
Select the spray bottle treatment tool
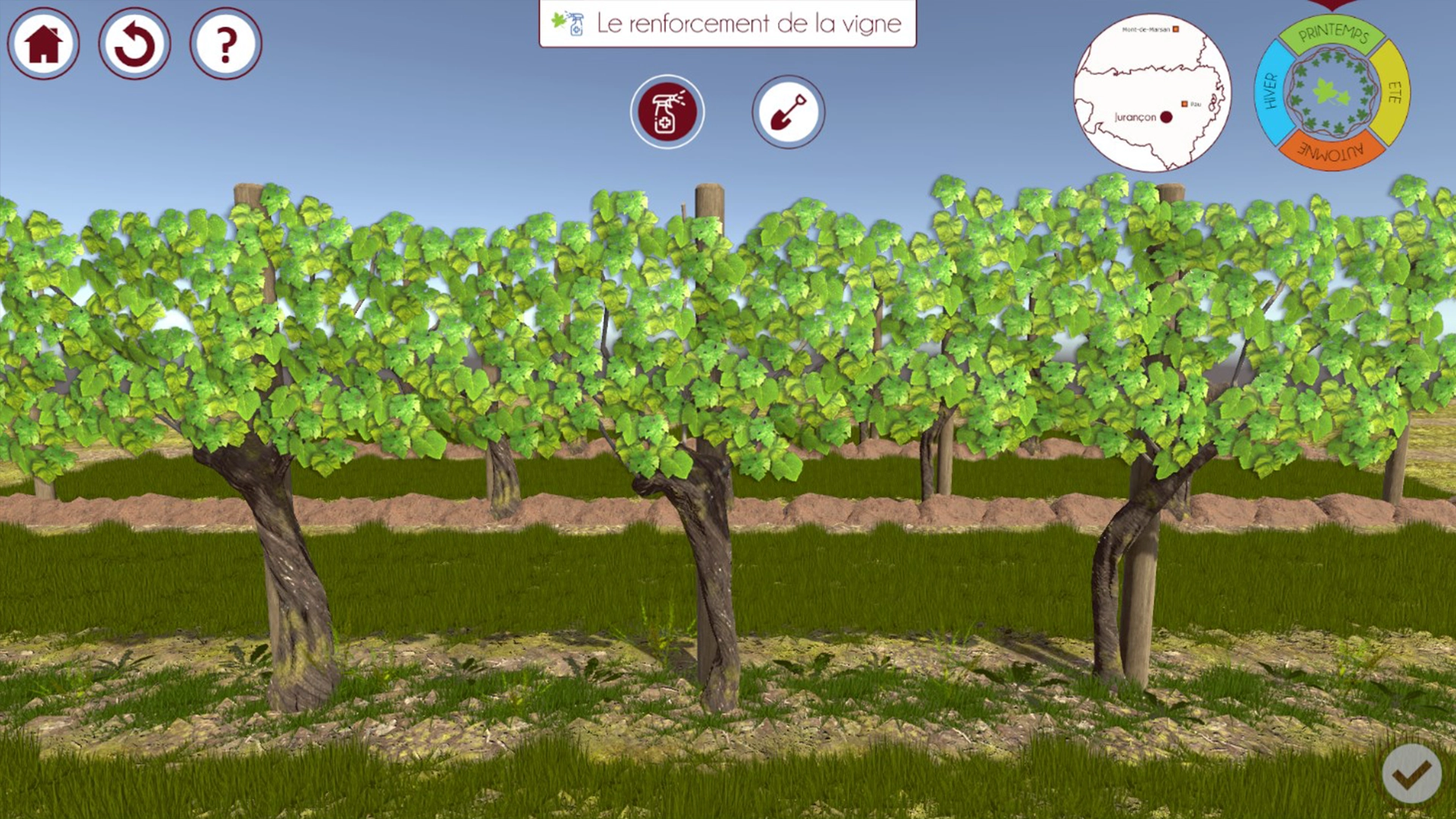[667, 111]
